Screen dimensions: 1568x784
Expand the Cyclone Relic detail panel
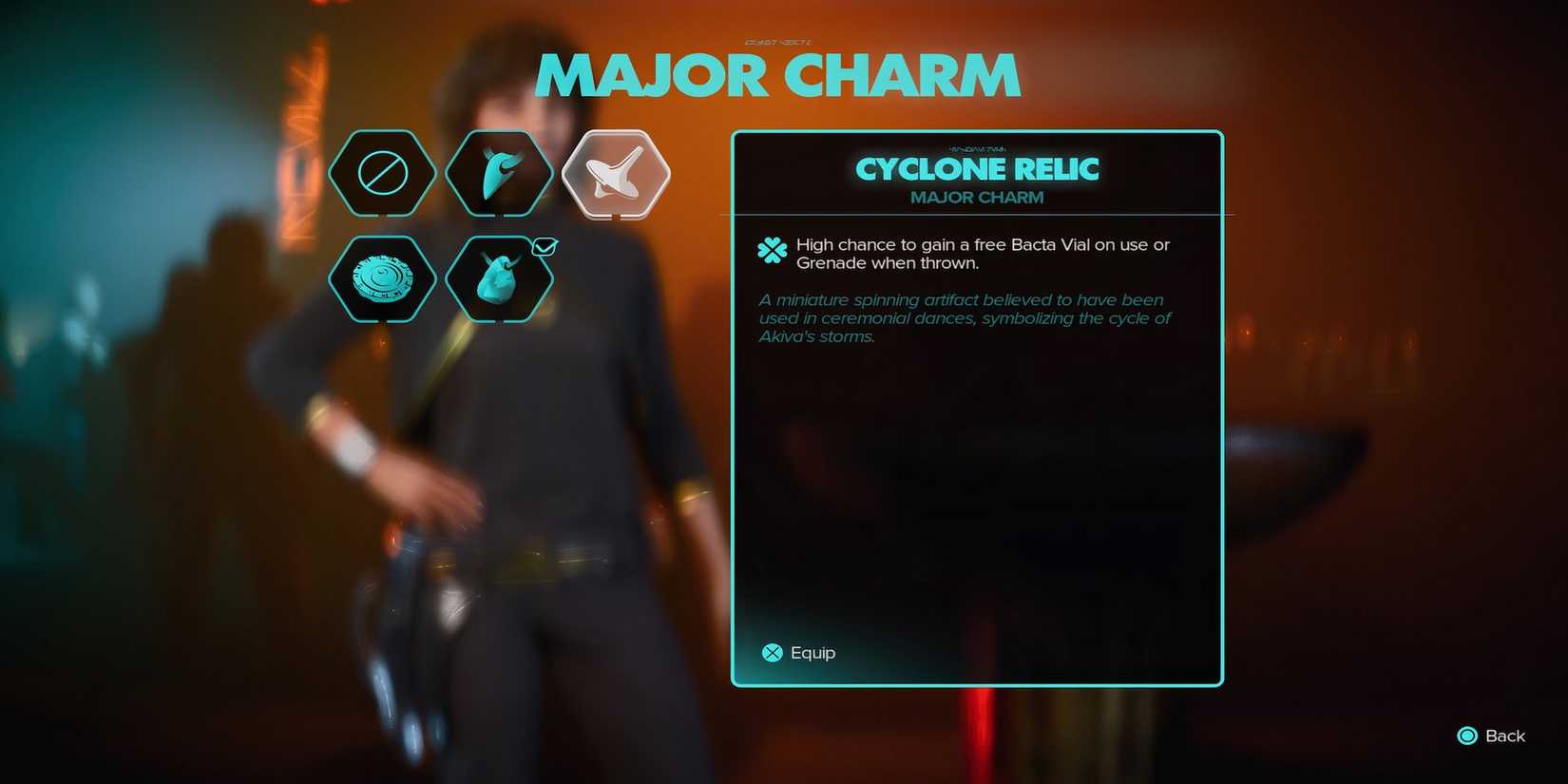click(x=977, y=409)
